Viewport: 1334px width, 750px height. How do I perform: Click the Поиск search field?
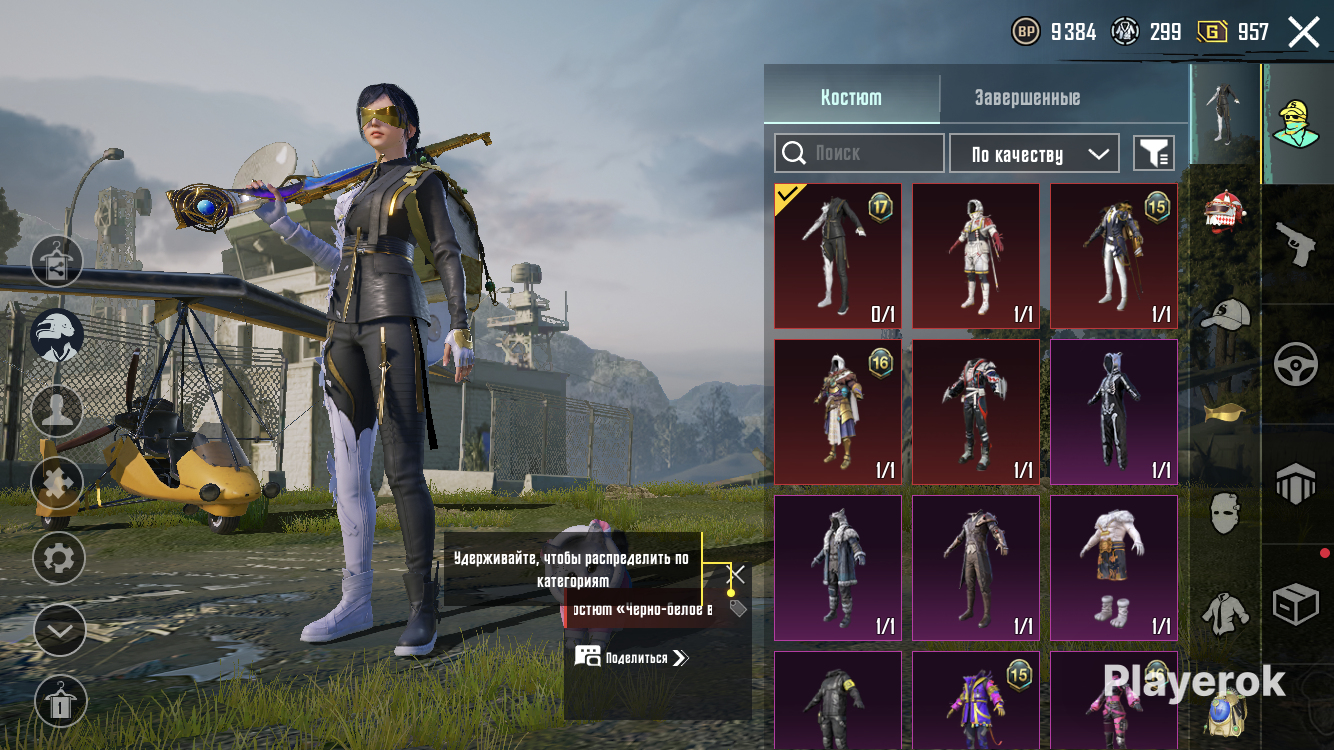(x=859, y=153)
